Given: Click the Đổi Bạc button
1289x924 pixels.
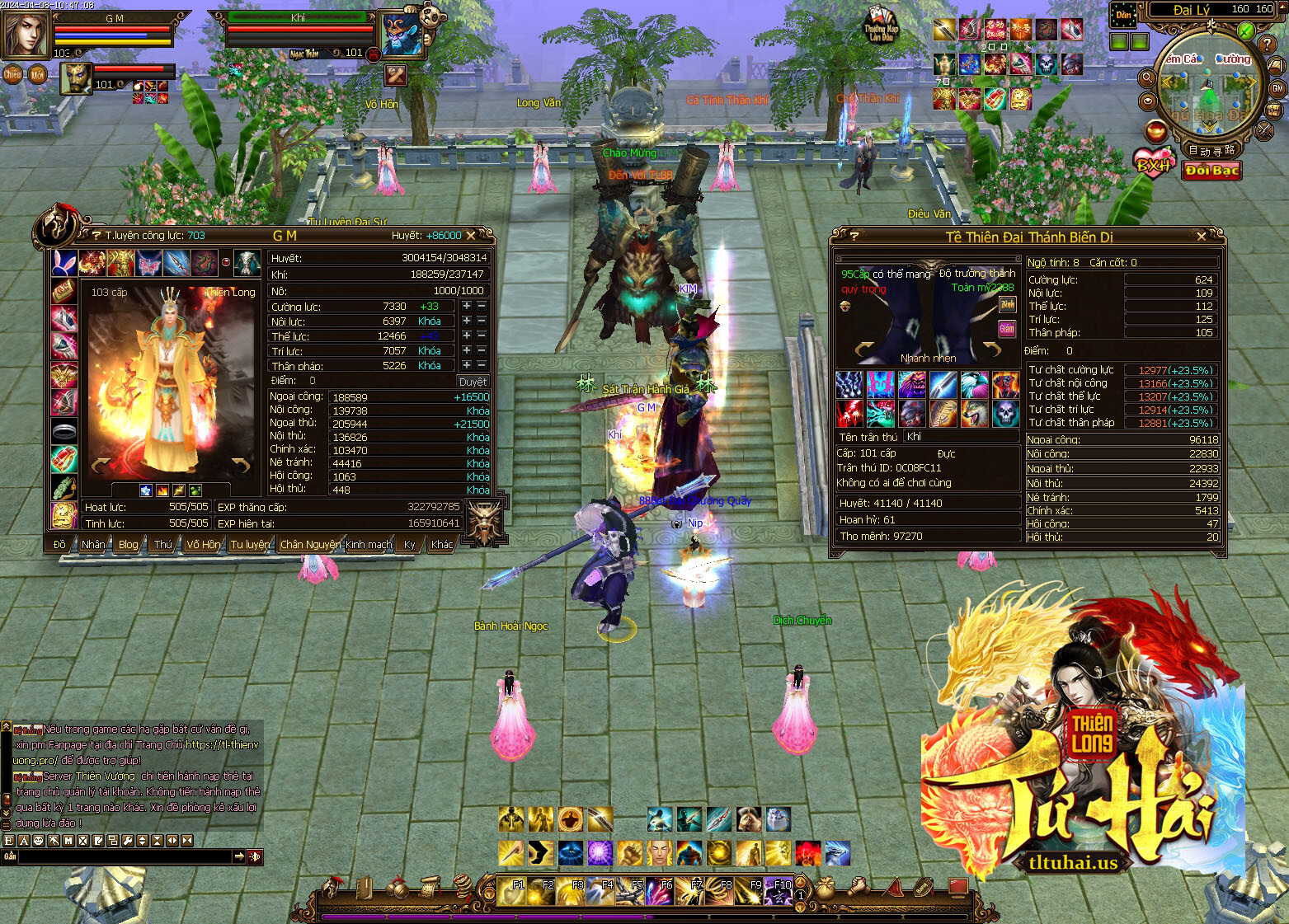Looking at the screenshot, I should click(x=1211, y=170).
